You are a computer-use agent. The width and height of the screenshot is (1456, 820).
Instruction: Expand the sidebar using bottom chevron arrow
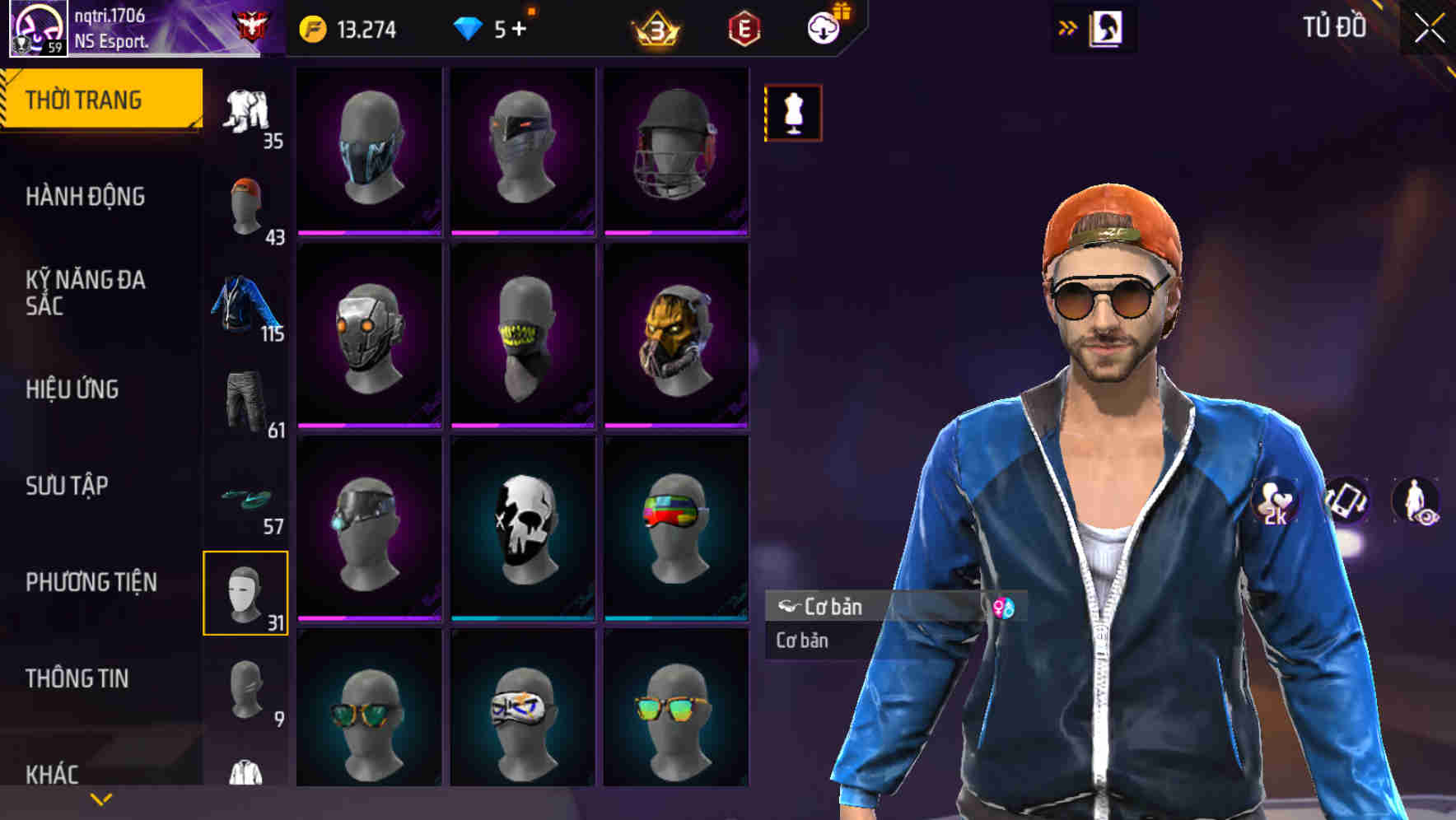(101, 799)
